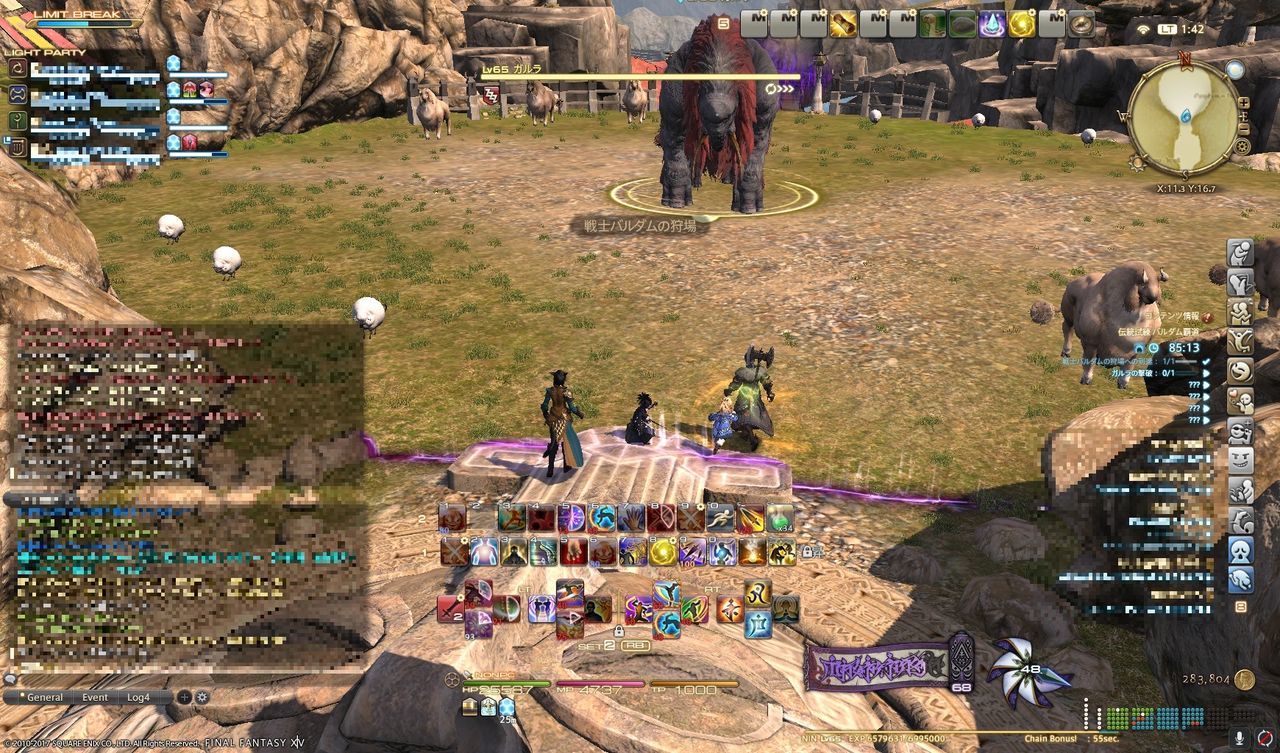Open the chat settings gear icon
Screen dimensions: 1280x753
point(203,697)
